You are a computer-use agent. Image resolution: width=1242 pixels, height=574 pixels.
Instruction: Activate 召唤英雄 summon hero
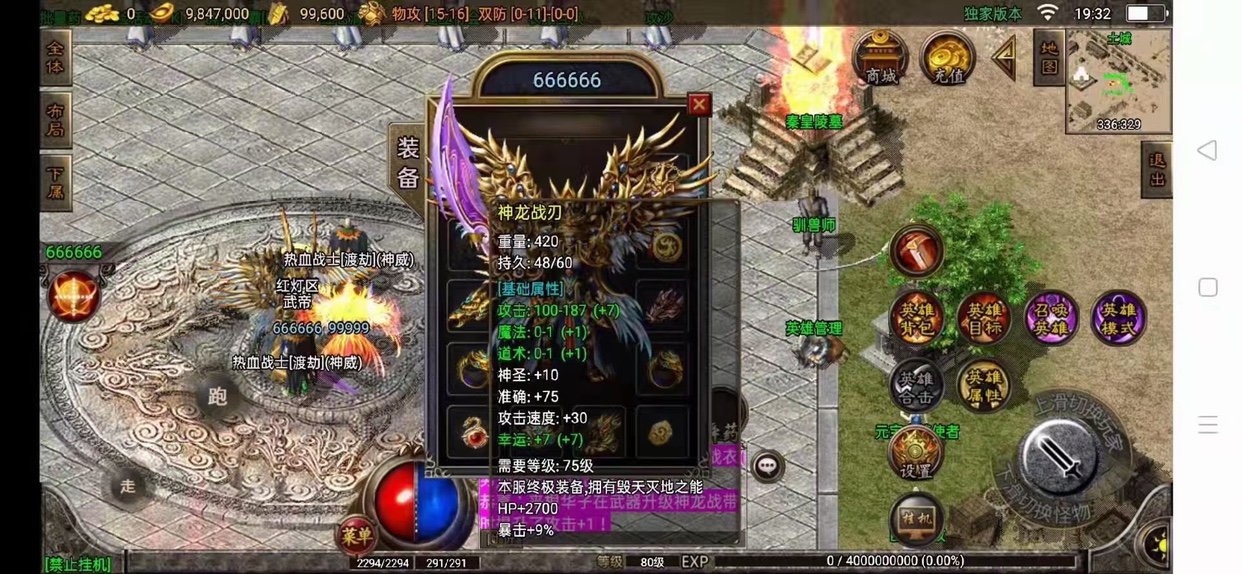click(x=1050, y=318)
